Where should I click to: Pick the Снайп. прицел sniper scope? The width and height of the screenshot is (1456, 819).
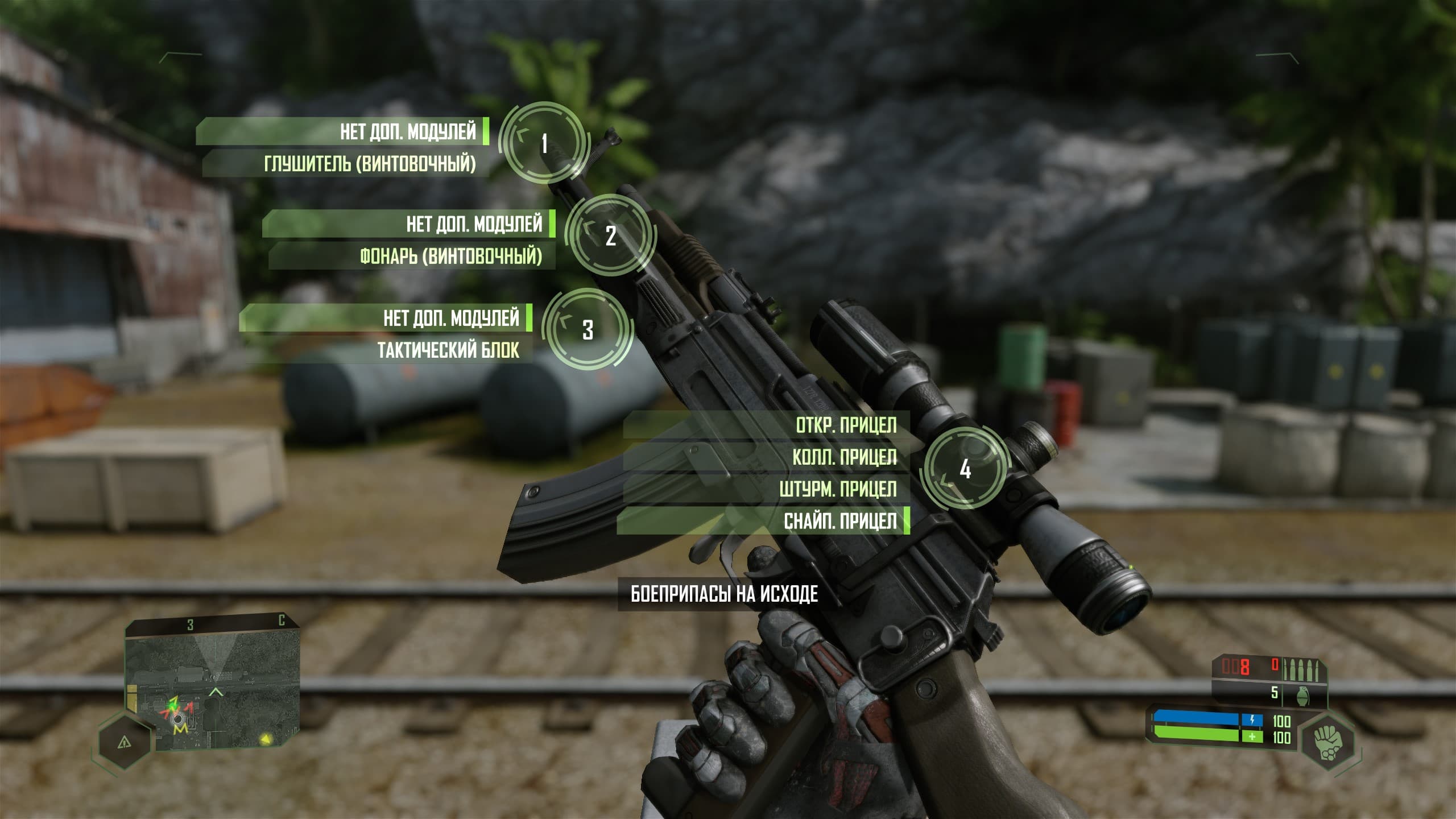pyautogui.click(x=839, y=521)
